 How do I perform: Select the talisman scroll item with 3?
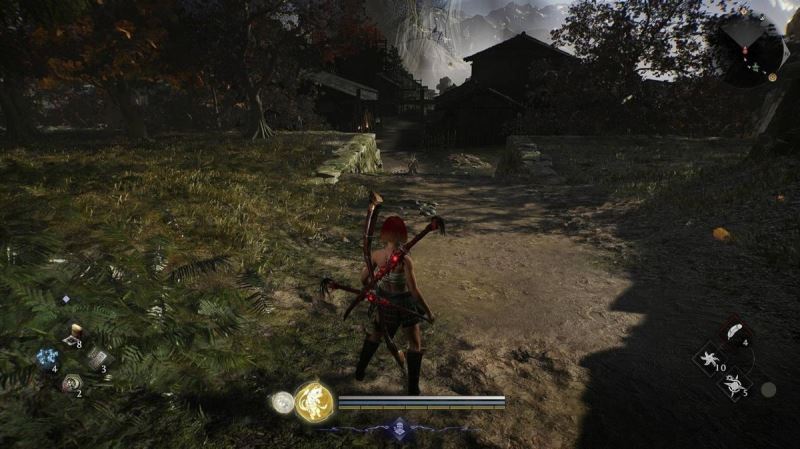(x=97, y=358)
